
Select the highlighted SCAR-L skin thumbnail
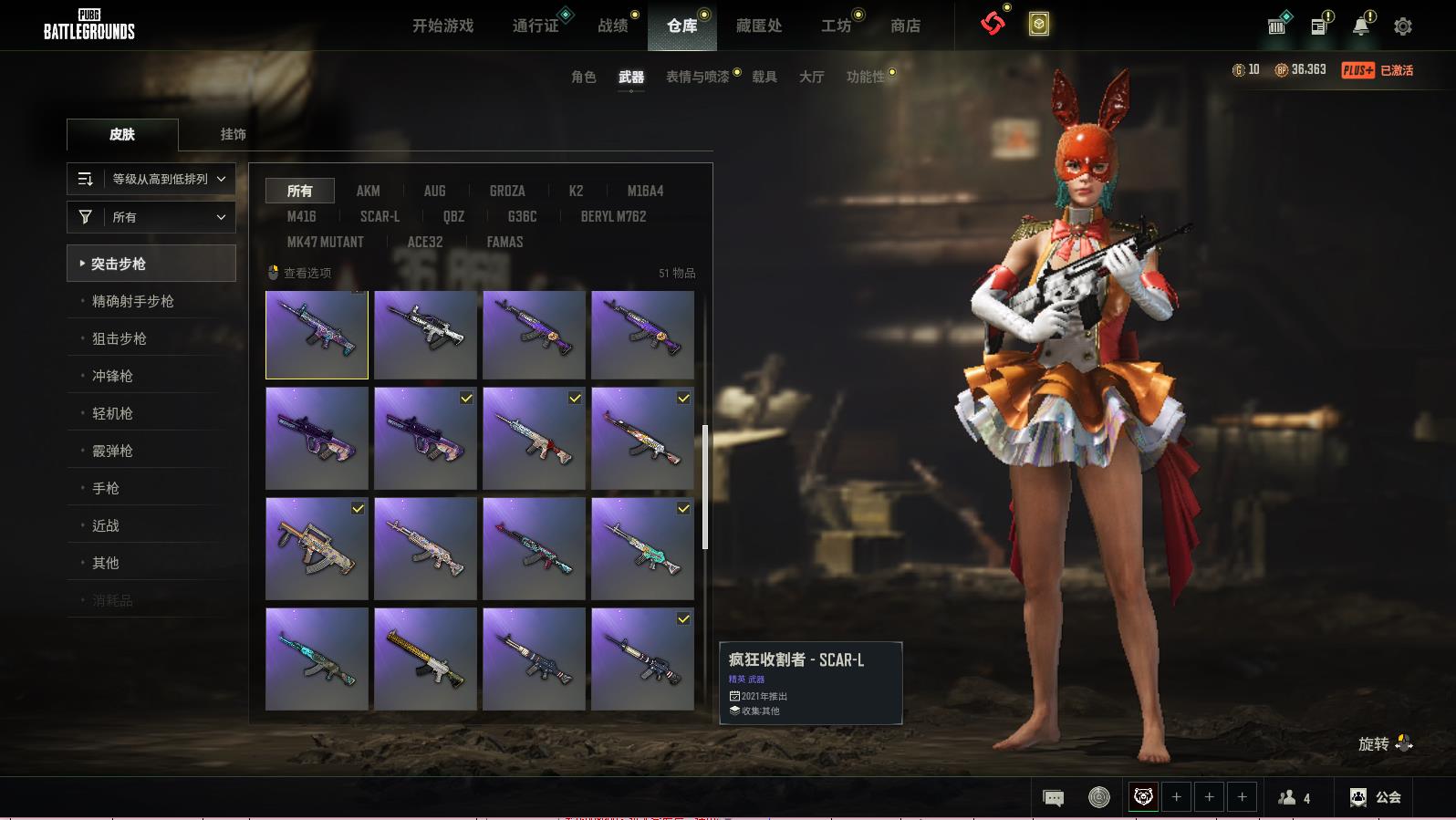coord(317,335)
